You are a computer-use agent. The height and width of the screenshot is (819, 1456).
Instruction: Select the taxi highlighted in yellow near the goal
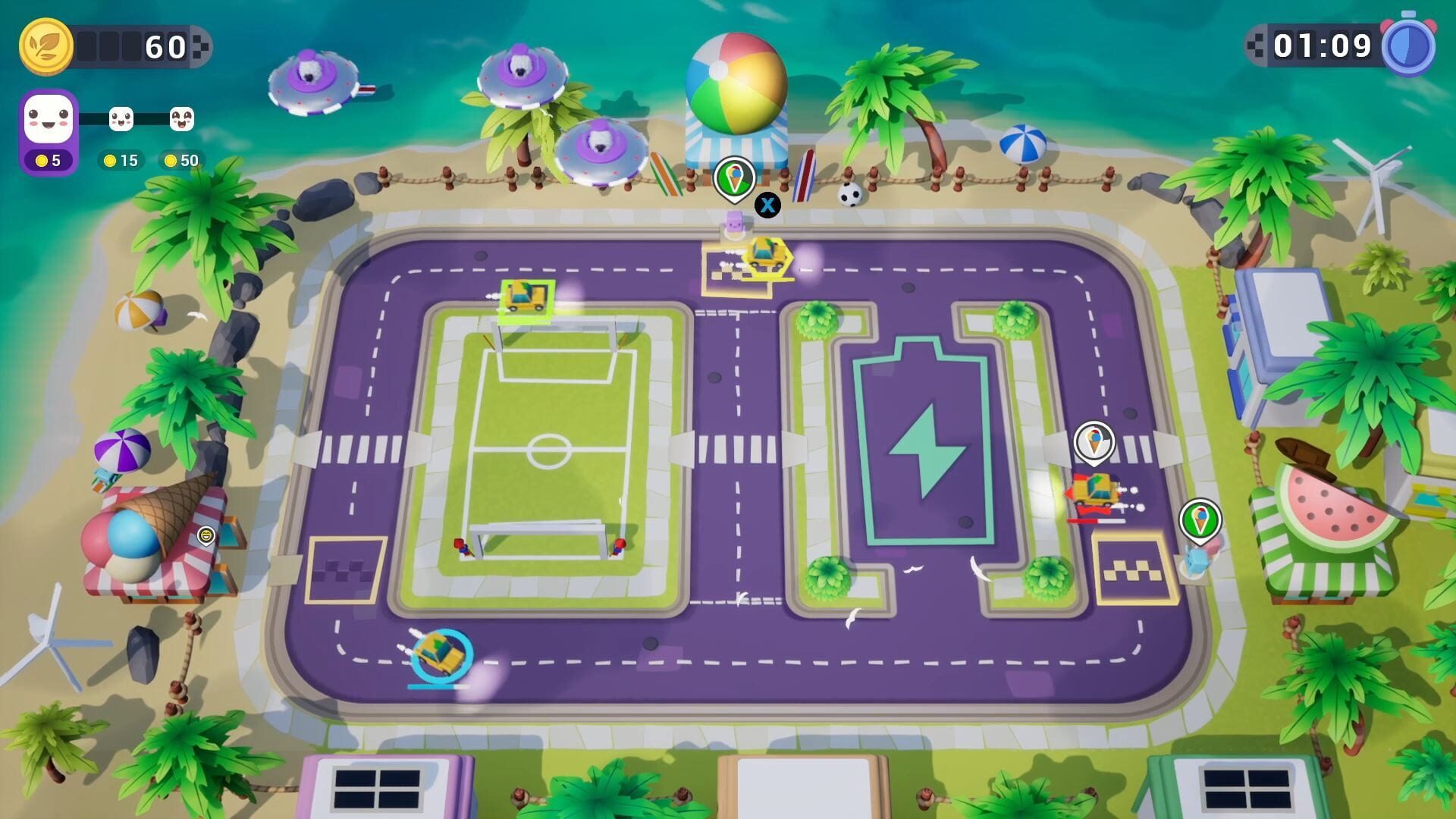click(x=527, y=298)
